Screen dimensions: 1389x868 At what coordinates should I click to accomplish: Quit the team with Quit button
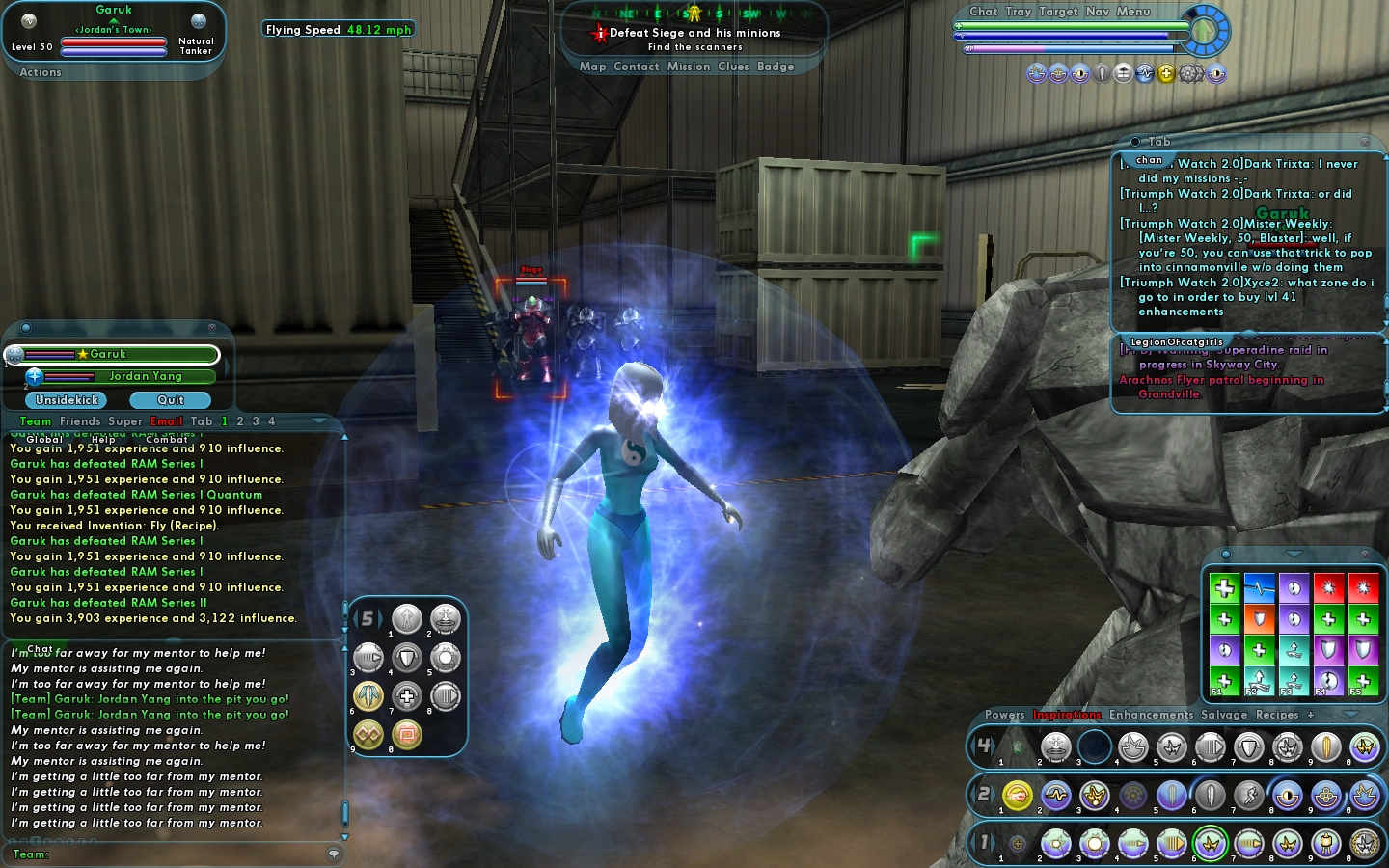(171, 400)
